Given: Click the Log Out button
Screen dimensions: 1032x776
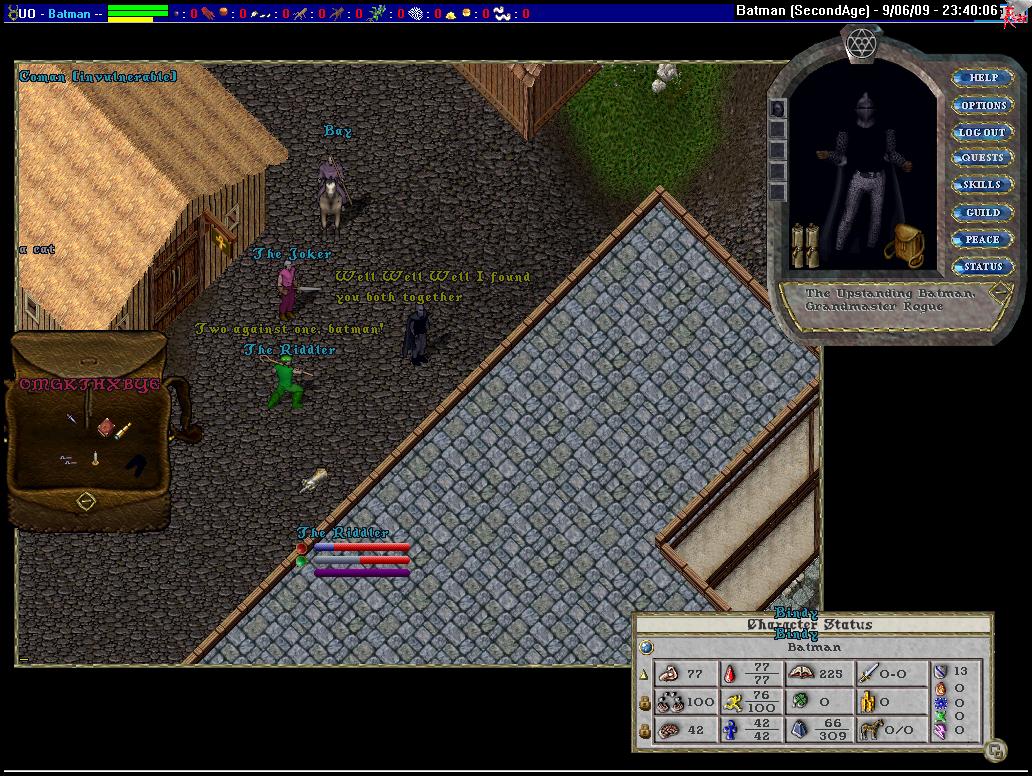Looking at the screenshot, I should (x=983, y=132).
